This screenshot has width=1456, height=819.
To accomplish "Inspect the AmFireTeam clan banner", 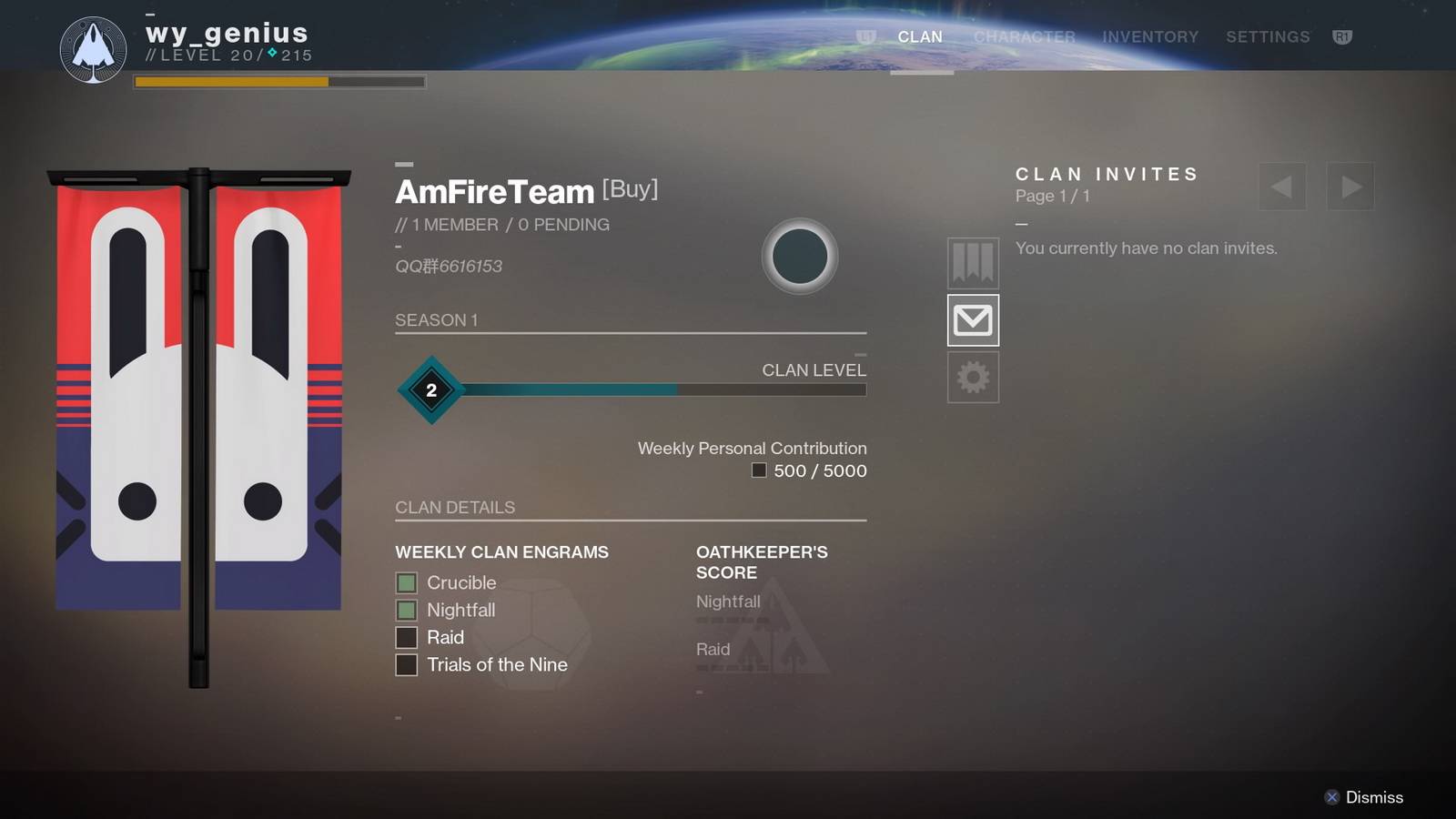I will (x=198, y=400).
